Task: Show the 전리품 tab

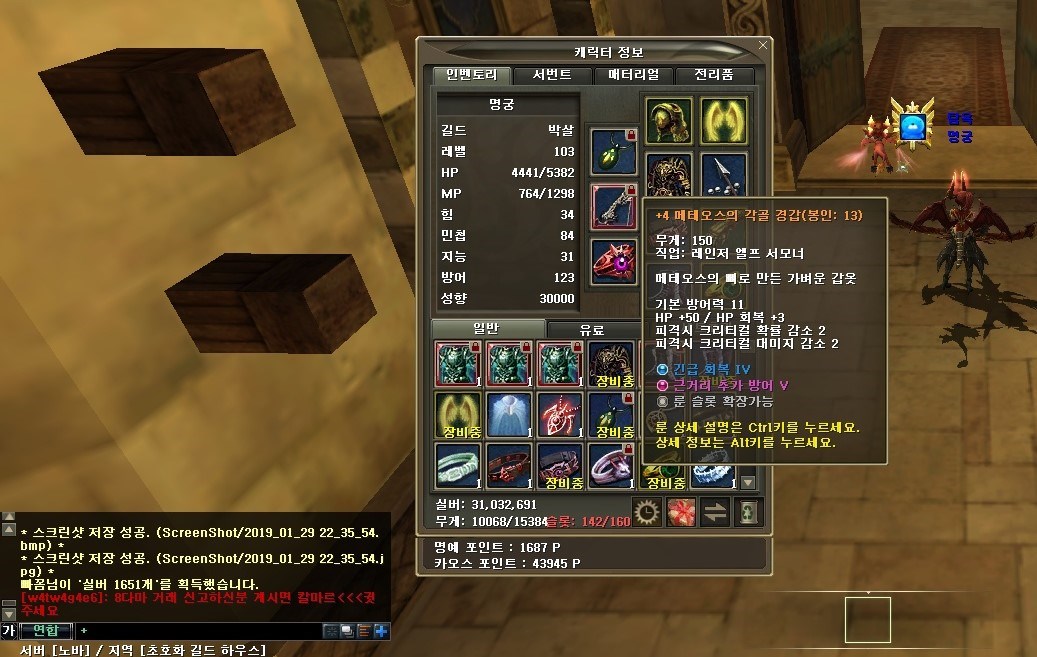Action: point(713,75)
